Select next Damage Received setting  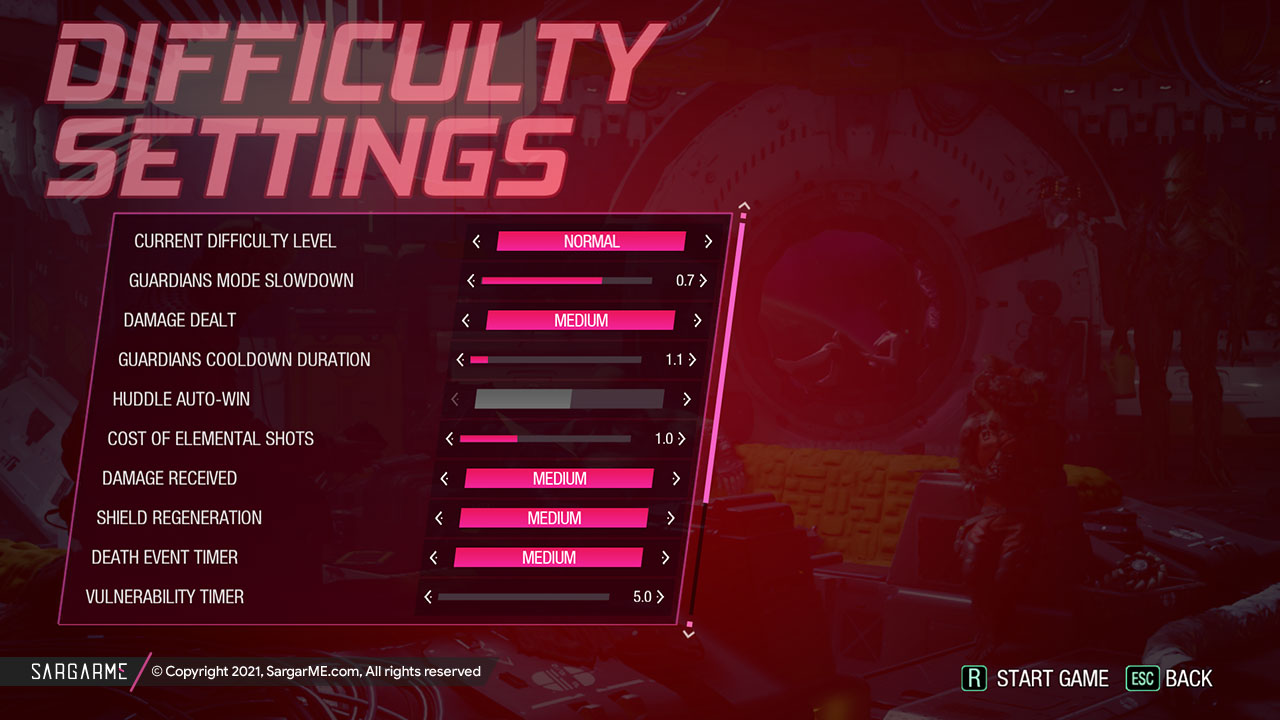tap(676, 479)
